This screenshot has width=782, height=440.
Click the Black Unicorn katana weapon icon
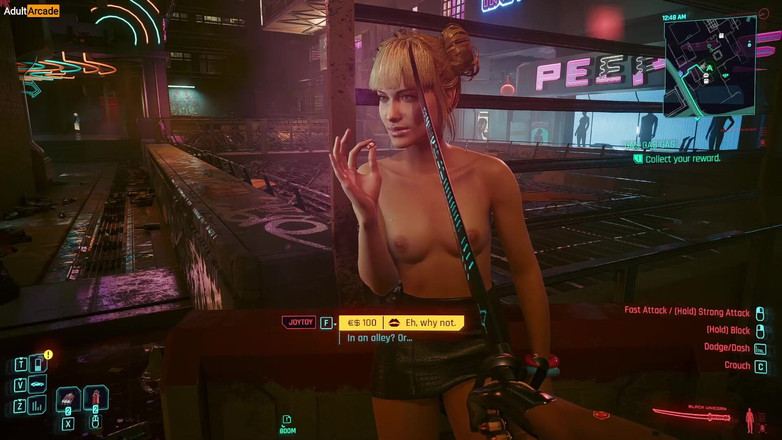point(691,414)
